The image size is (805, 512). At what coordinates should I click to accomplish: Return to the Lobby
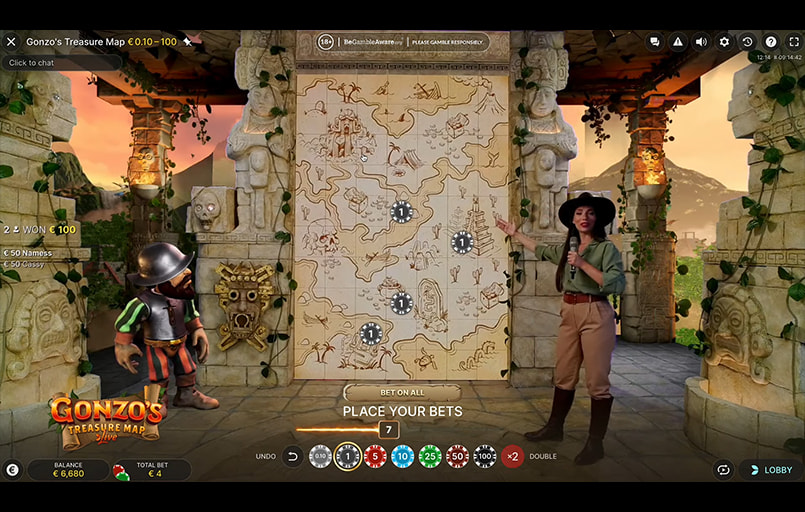(x=770, y=469)
